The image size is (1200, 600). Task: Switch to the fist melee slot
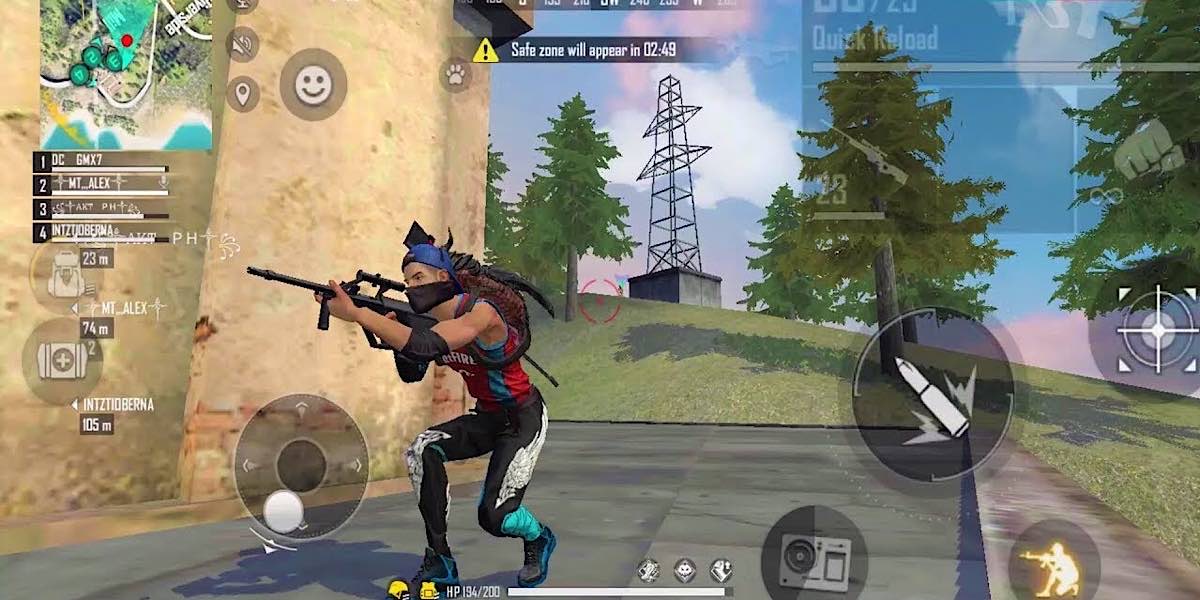1148,151
